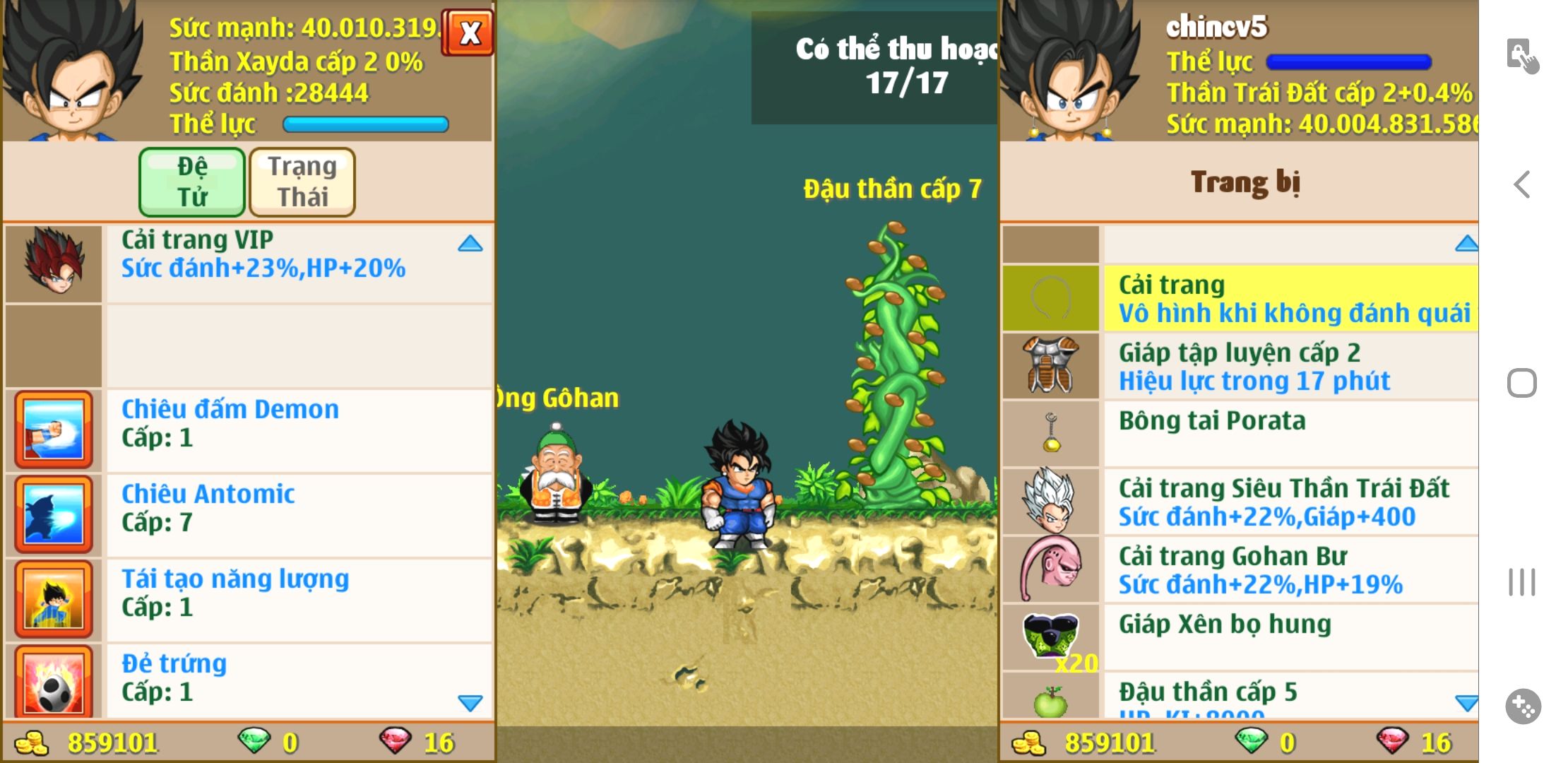Choose Giáp tập luyện cấp 2 armor

click(x=1290, y=366)
